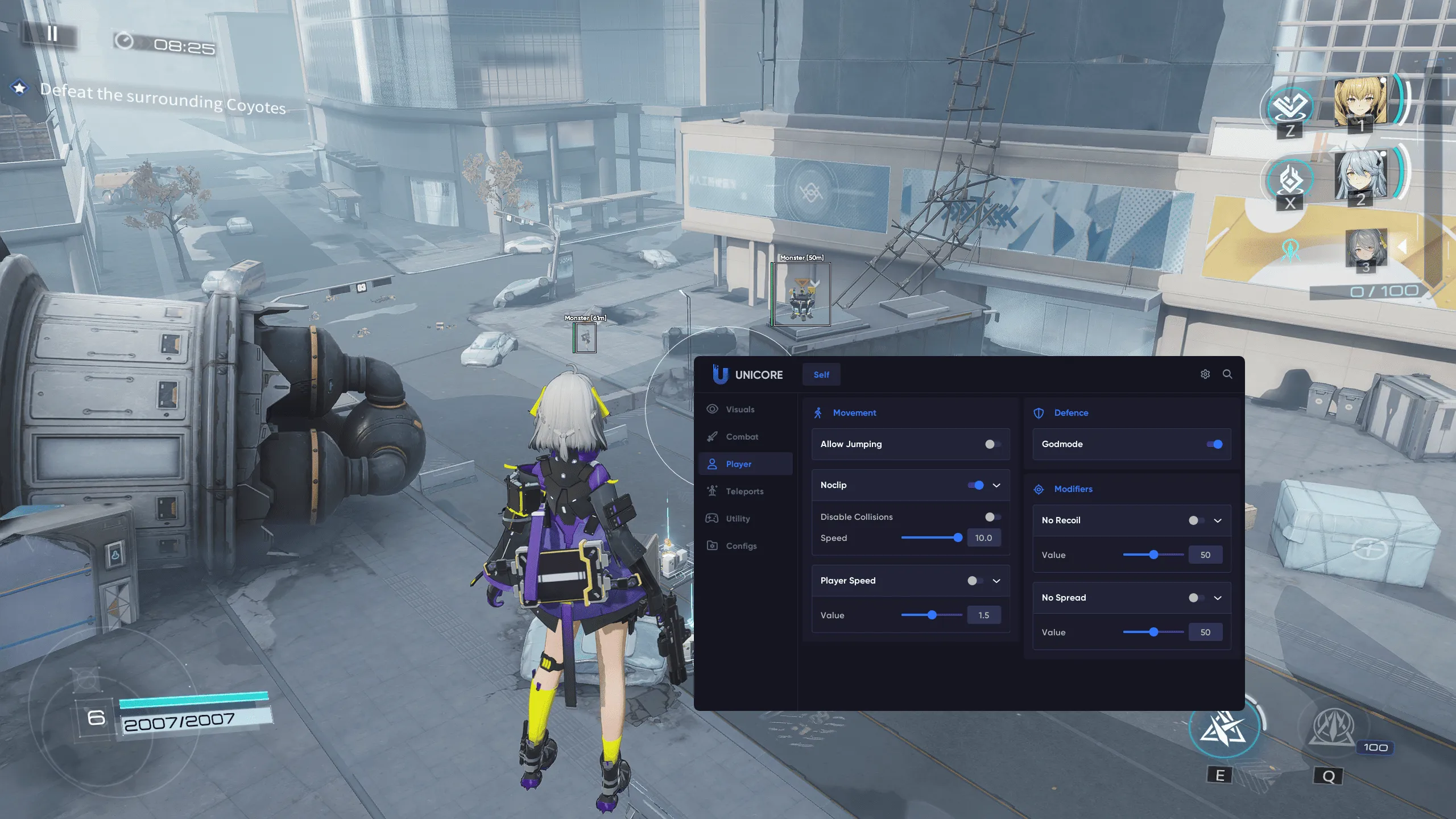Click the Unicore search magnifier icon
Viewport: 1456px width, 819px height.
[1227, 374]
